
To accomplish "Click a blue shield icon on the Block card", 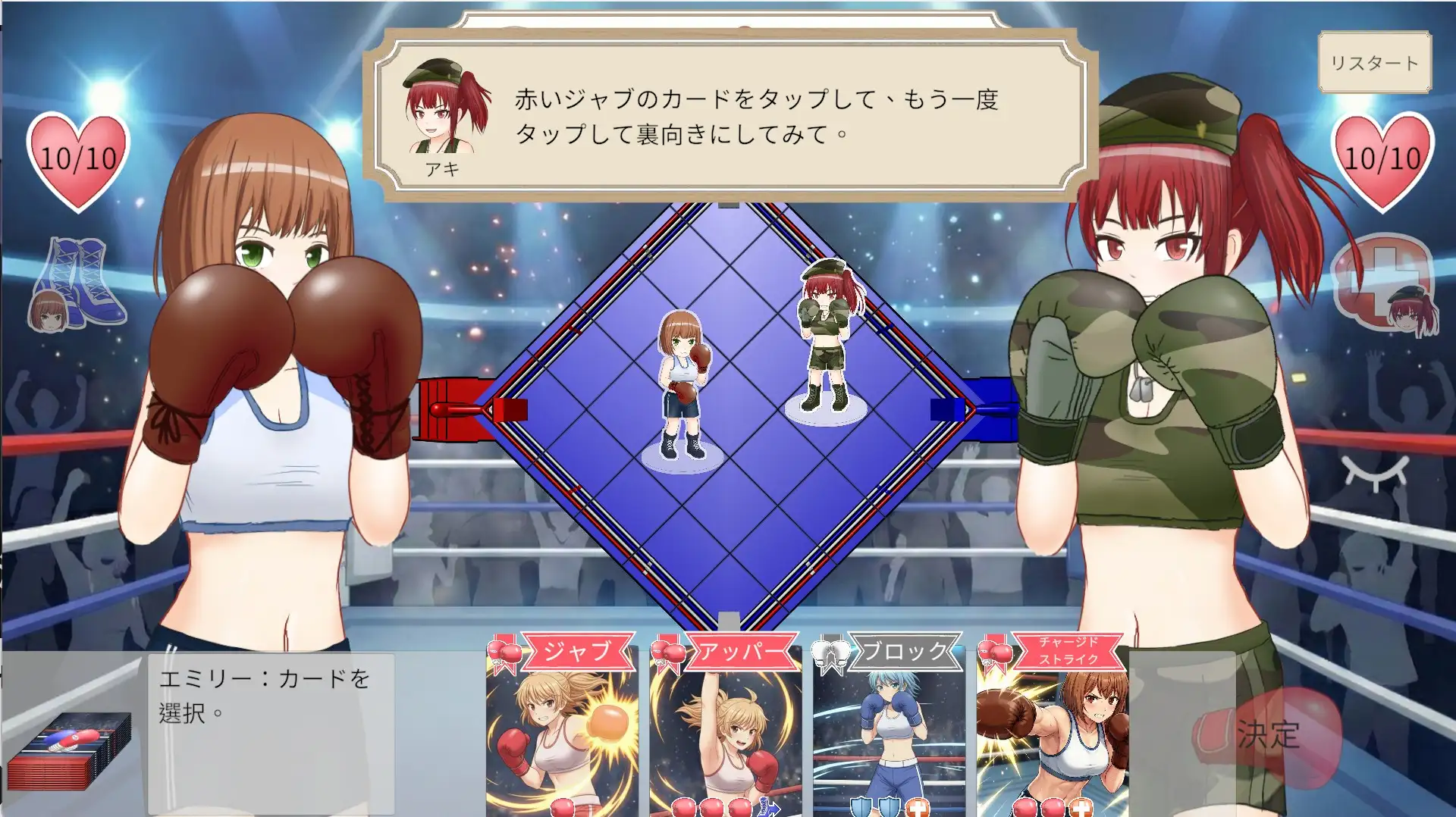I will point(861,806).
